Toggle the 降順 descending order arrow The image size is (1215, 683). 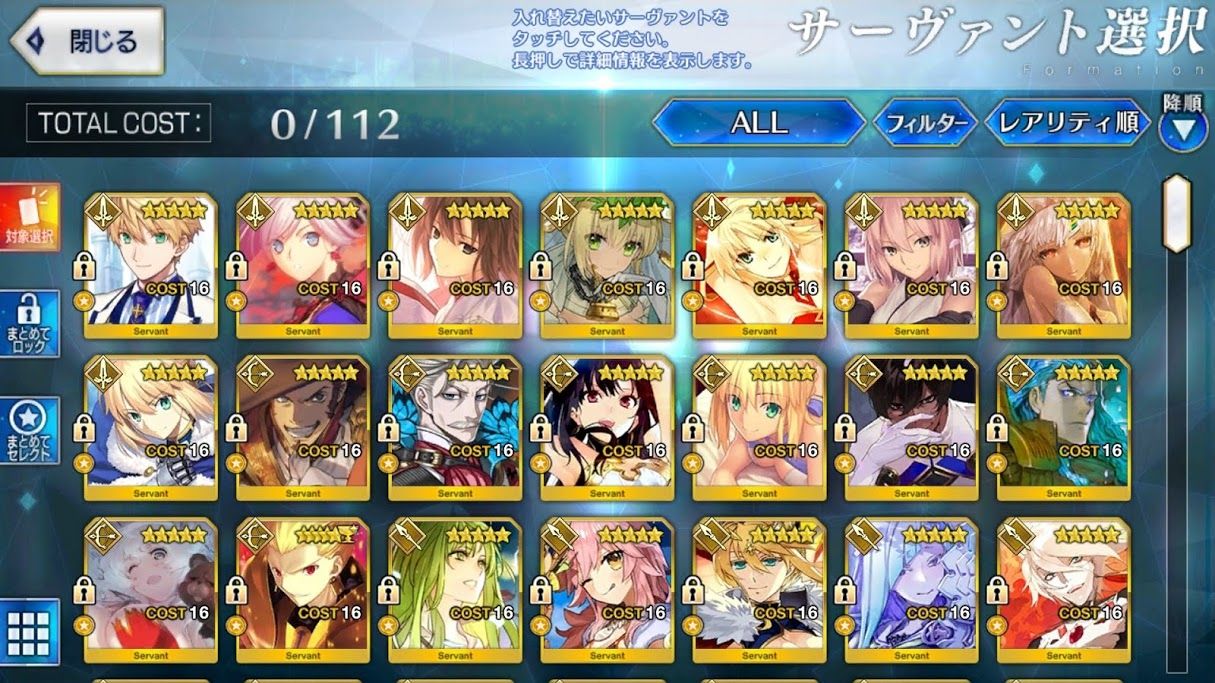click(x=1182, y=129)
